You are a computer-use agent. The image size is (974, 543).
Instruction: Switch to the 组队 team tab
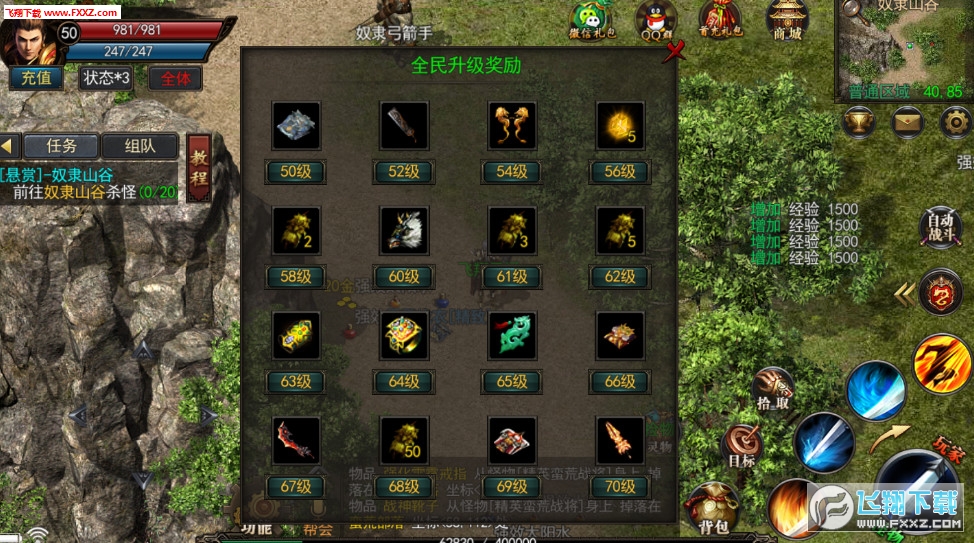point(140,145)
